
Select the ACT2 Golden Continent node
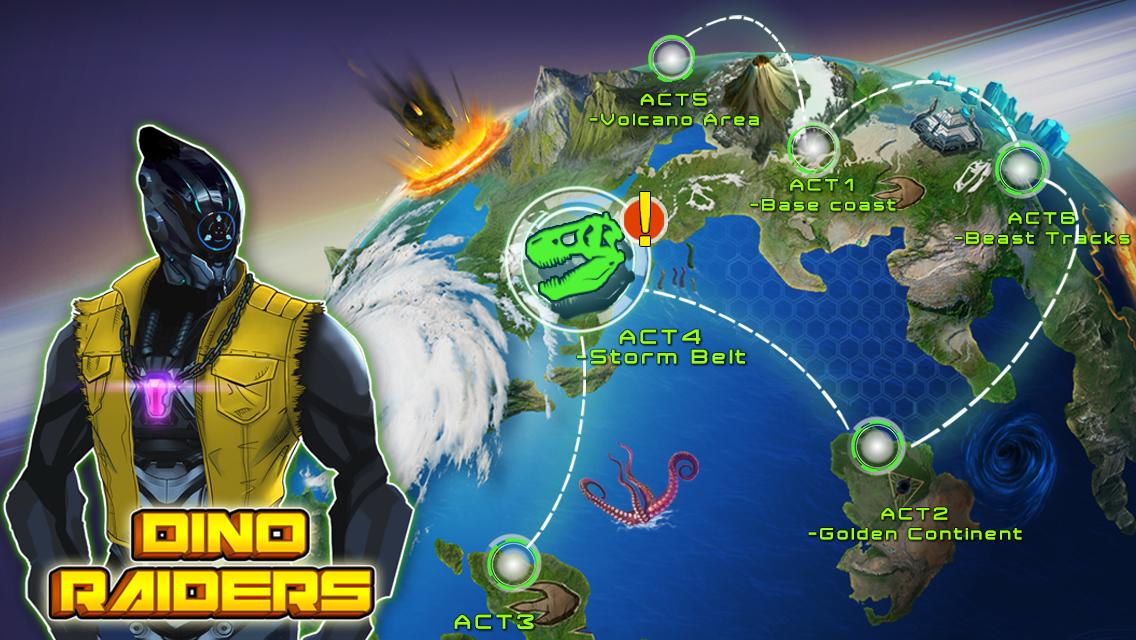[878, 447]
